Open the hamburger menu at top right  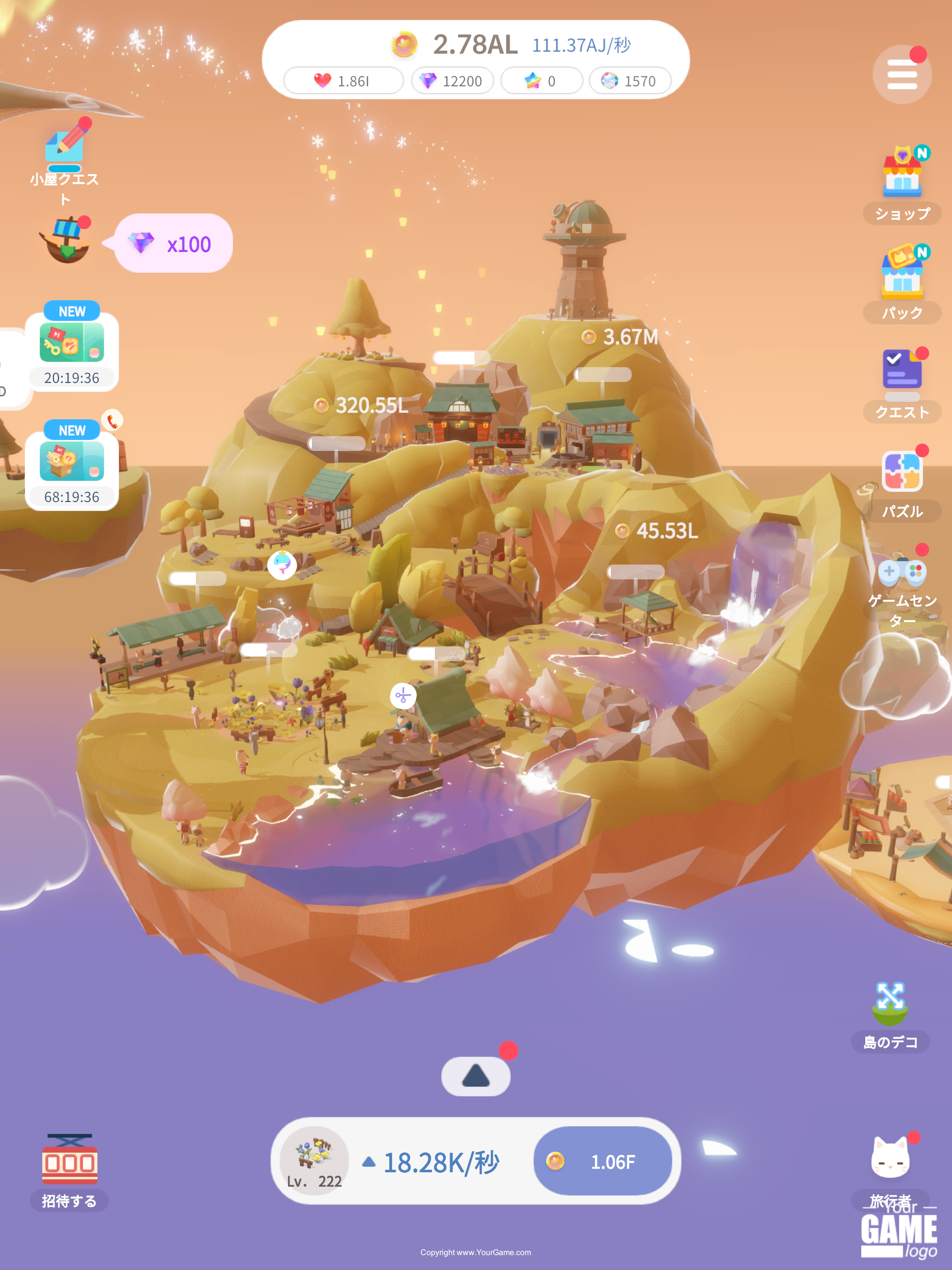901,73
